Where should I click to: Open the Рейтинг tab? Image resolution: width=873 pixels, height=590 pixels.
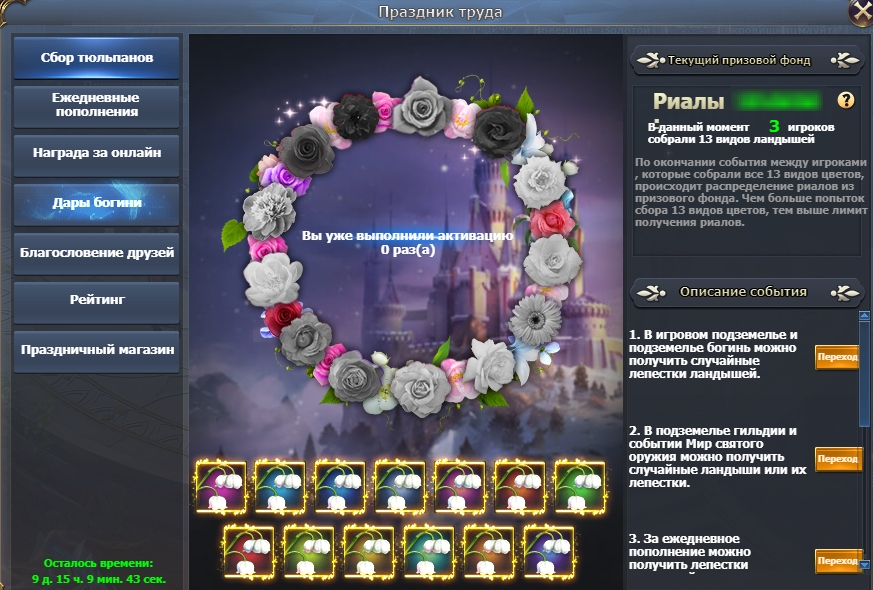click(97, 300)
